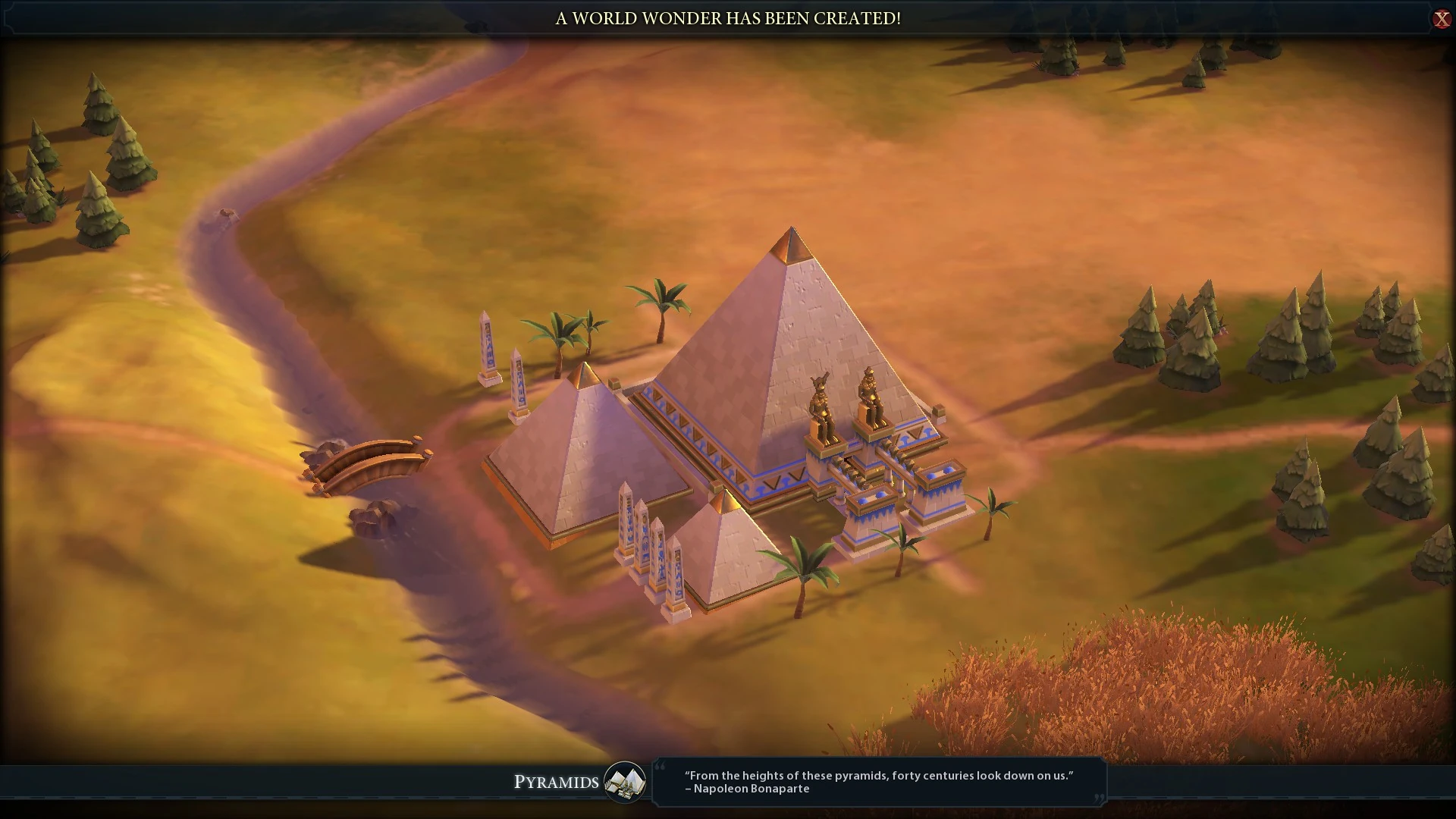
Task: Click the Napoleon Bonaparte quote panel
Action: 878,783
